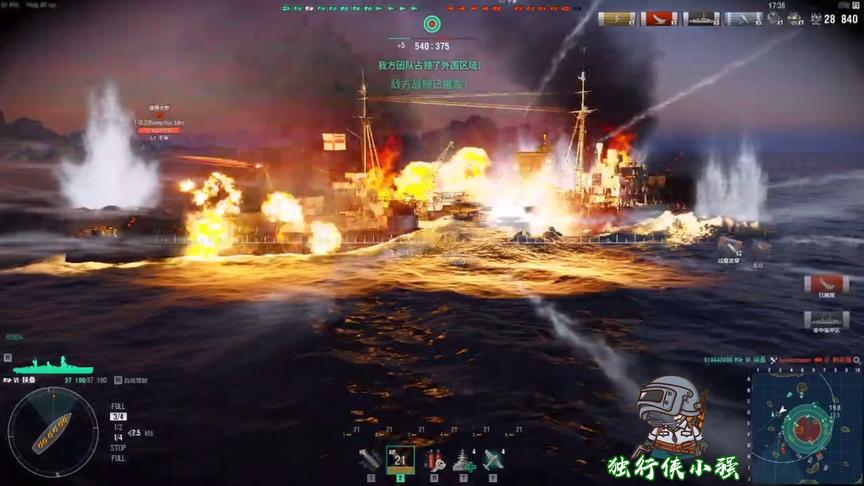Select the red ribbon with white bird

pyautogui.click(x=659, y=18)
